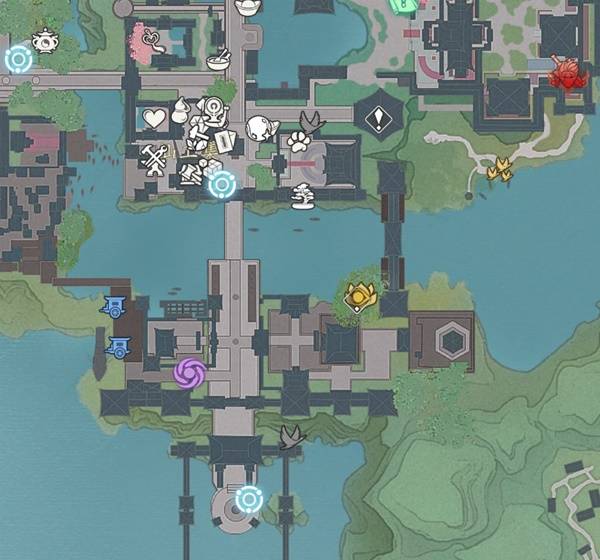This screenshot has height=560, width=600.
Task: Open the hexagon exclamation mark marker
Action: tap(378, 120)
